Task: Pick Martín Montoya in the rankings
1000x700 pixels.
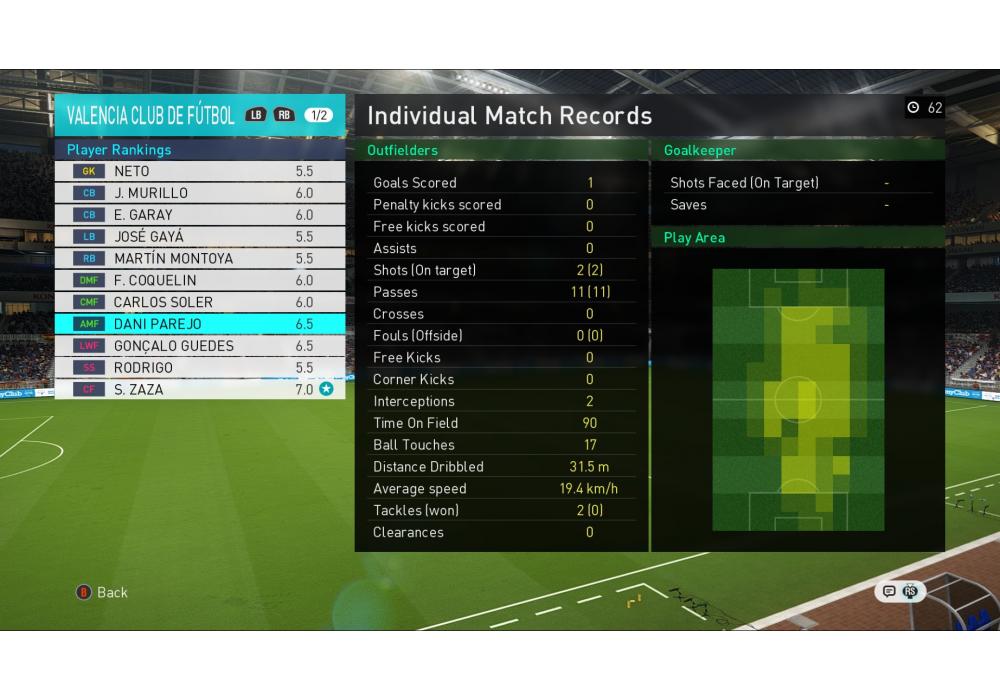Action: [199, 259]
